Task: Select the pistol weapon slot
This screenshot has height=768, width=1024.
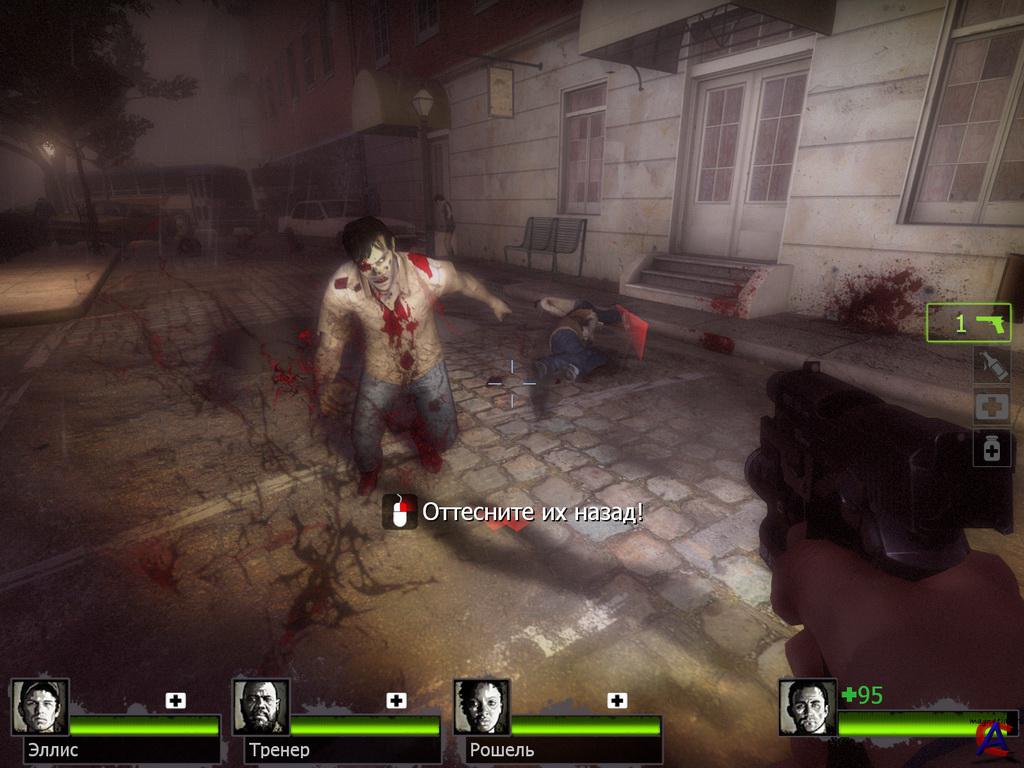Action: click(969, 323)
